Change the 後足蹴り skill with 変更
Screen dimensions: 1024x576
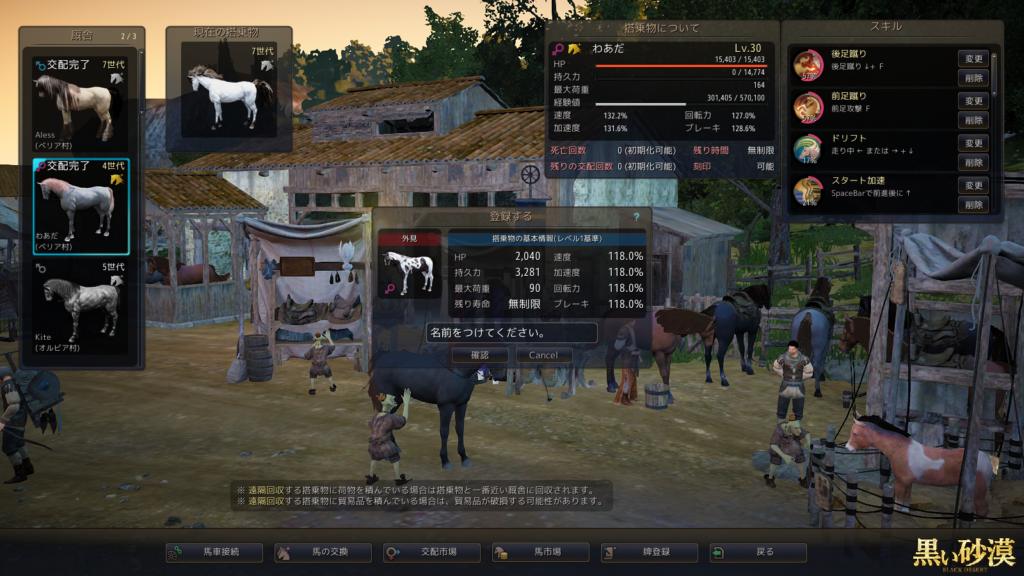[974, 59]
